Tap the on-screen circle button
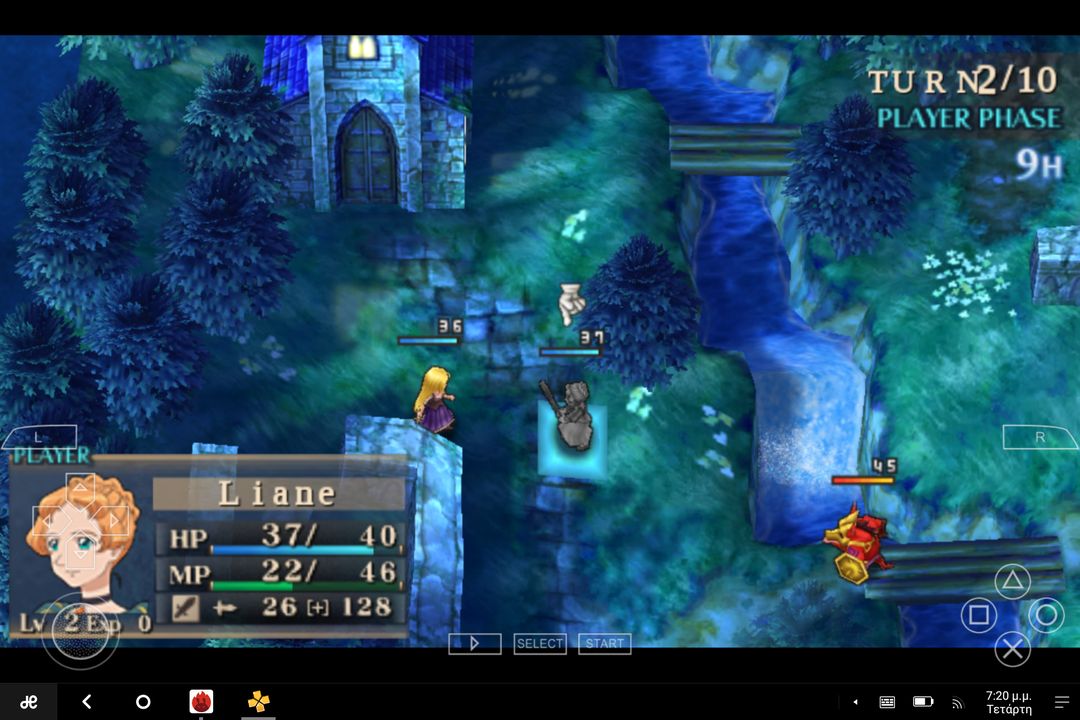Screen dimensions: 1080x720 point(1046,614)
